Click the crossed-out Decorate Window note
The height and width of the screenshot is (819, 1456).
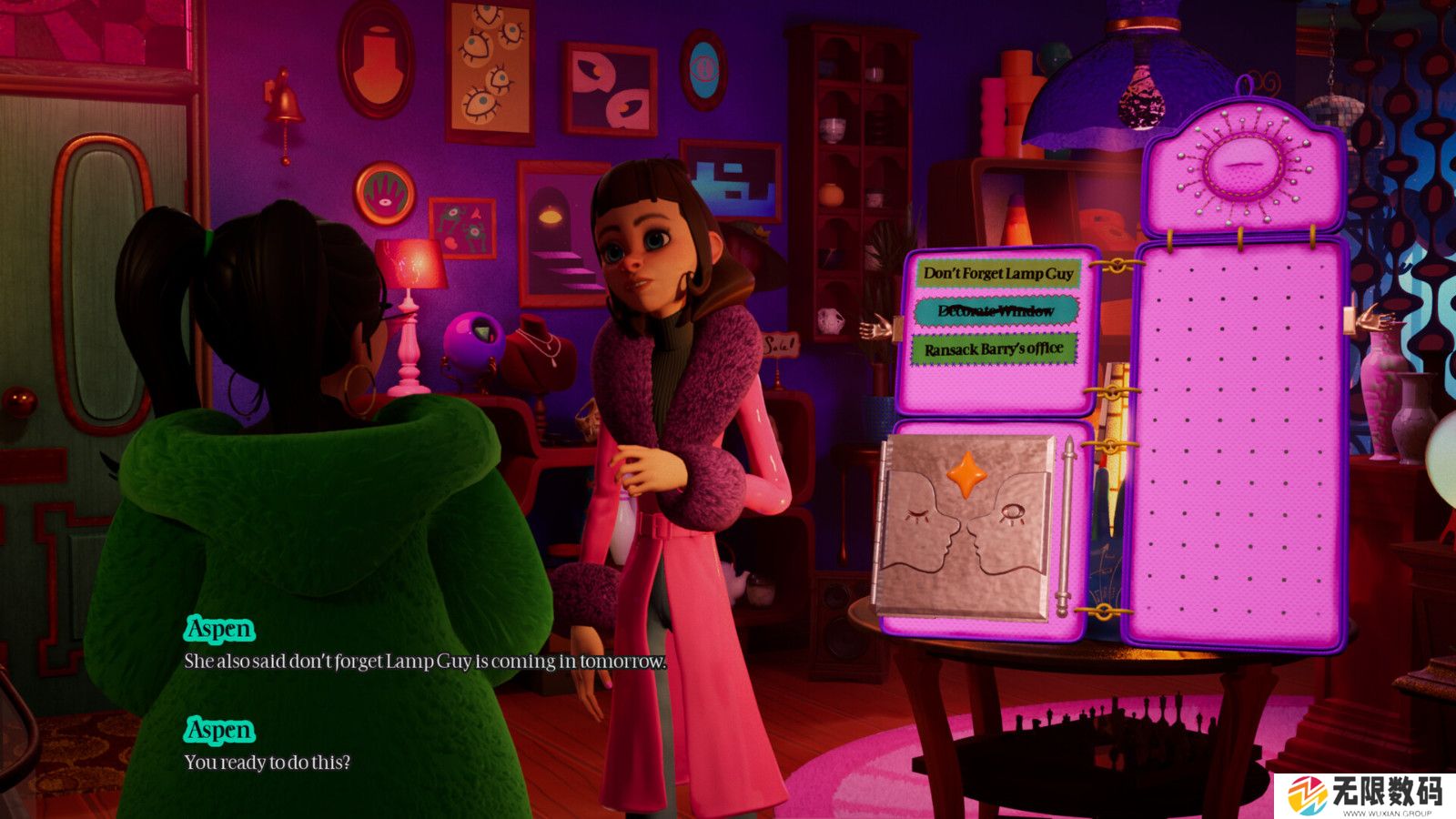click(996, 311)
